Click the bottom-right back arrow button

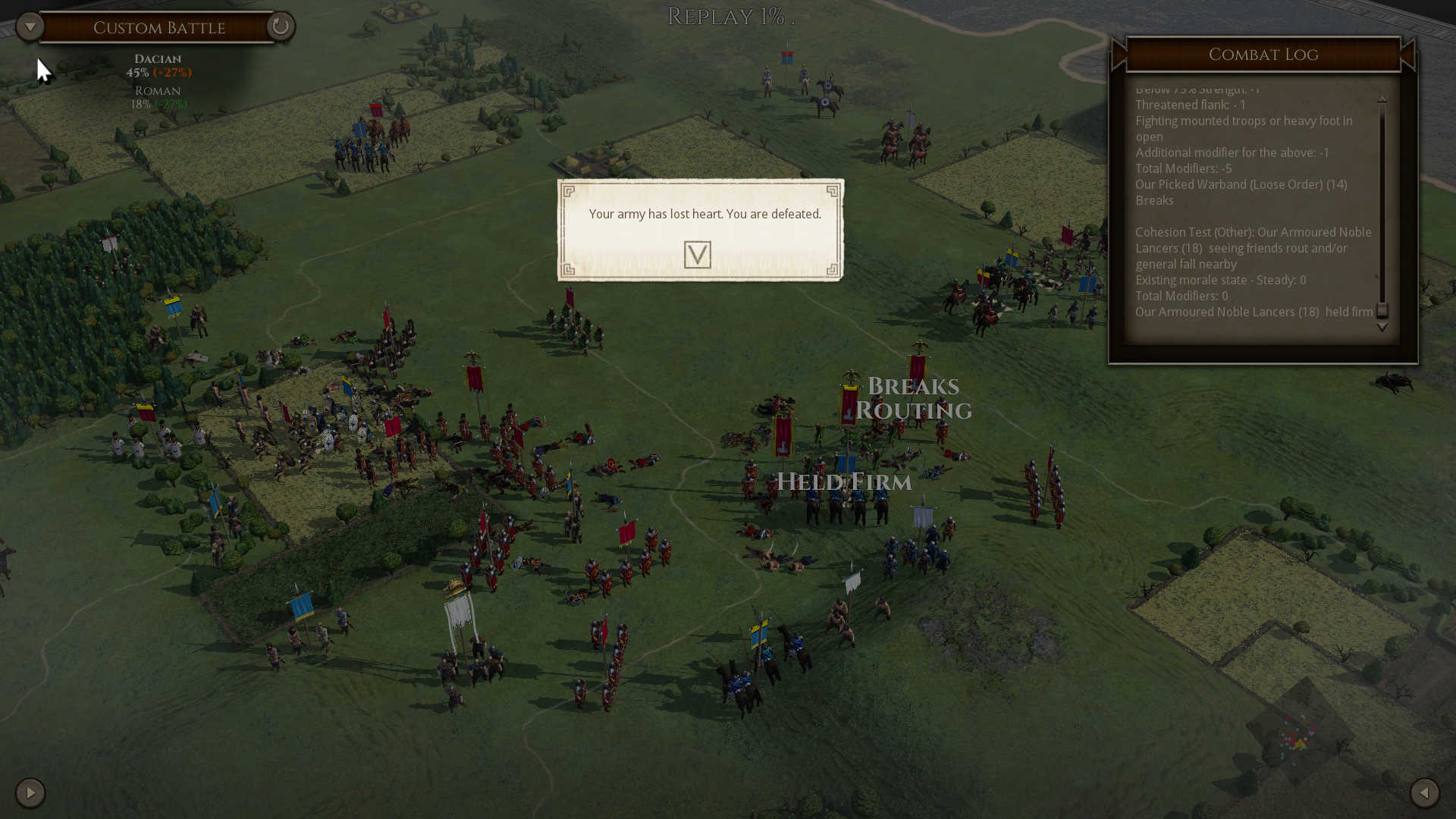[1424, 793]
